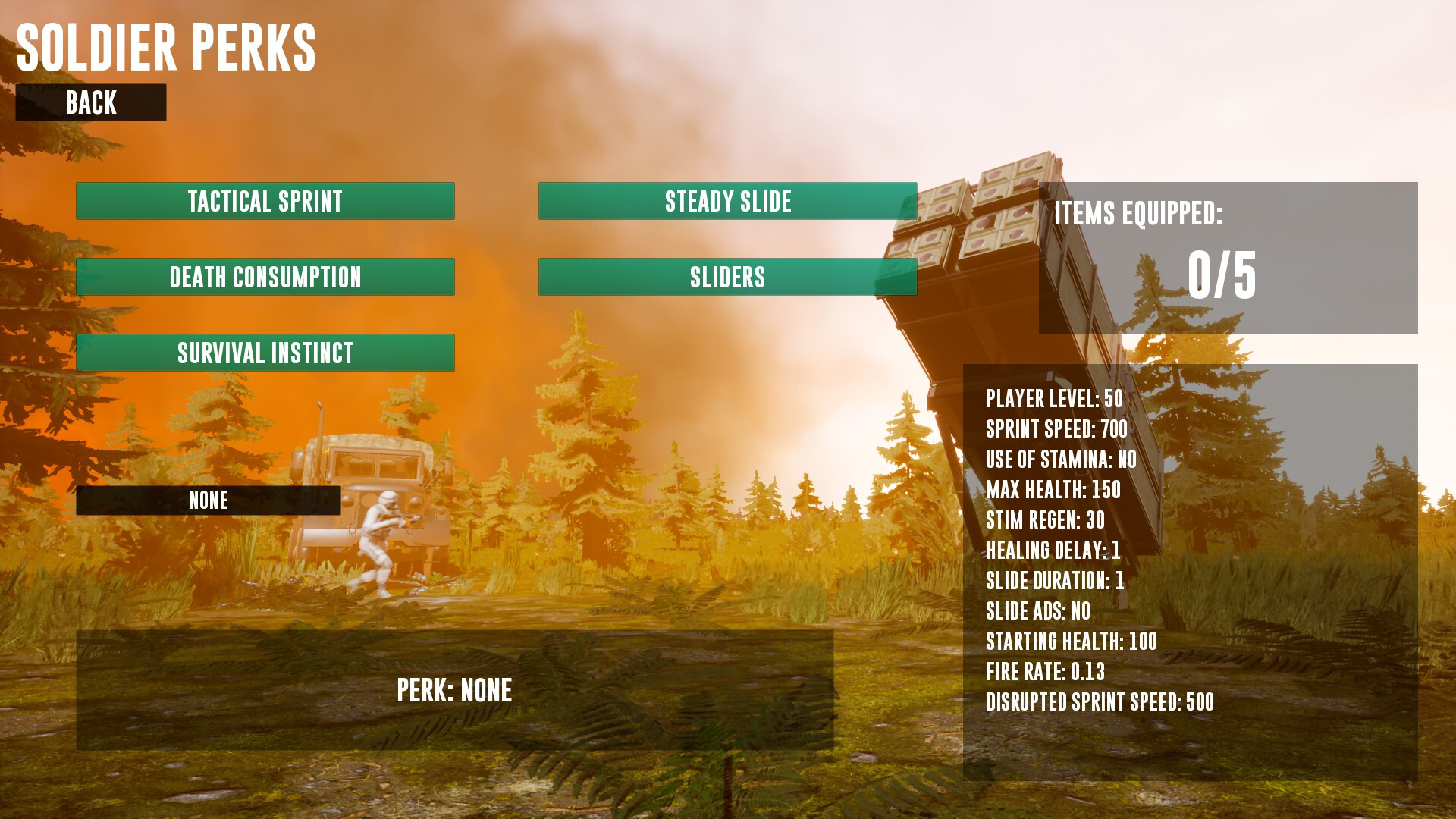This screenshot has width=1456, height=819.
Task: Select the Survival Instinct perk
Action: (x=265, y=352)
